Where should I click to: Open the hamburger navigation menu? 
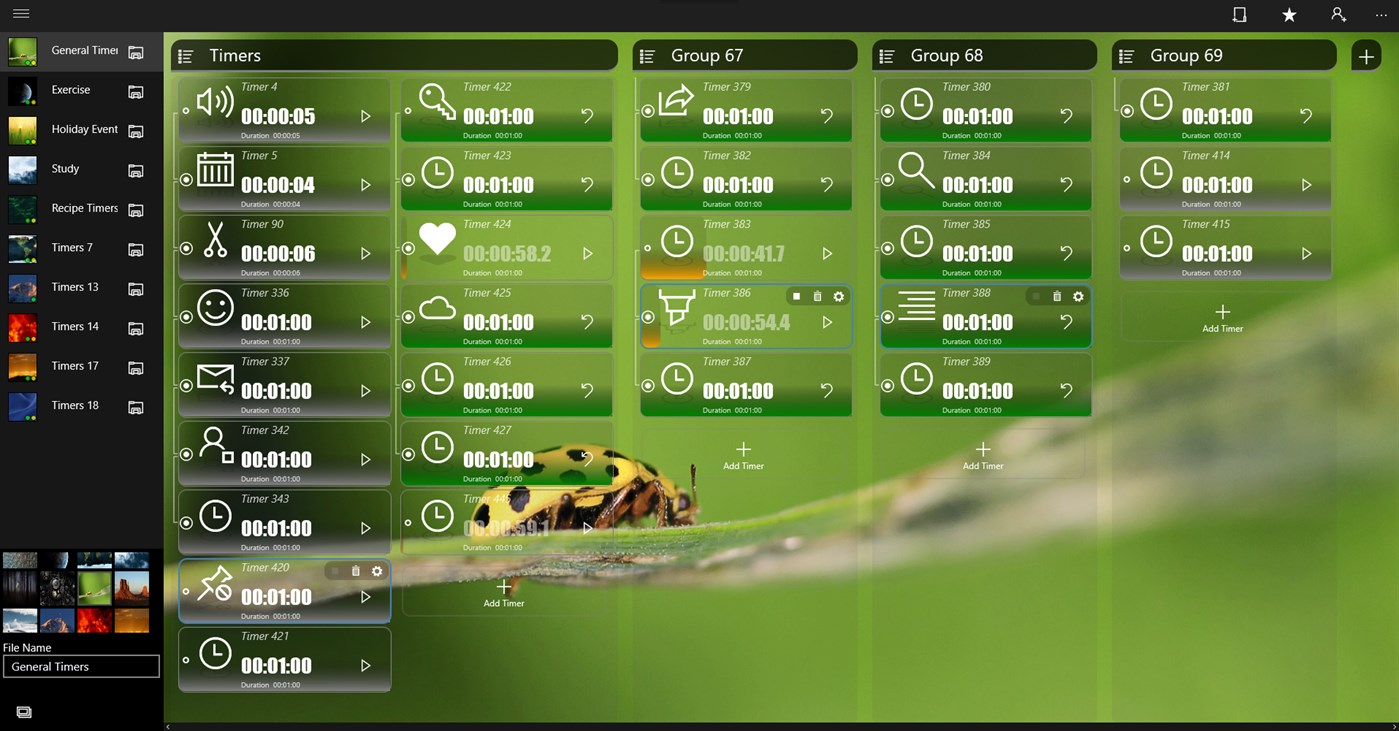20,14
